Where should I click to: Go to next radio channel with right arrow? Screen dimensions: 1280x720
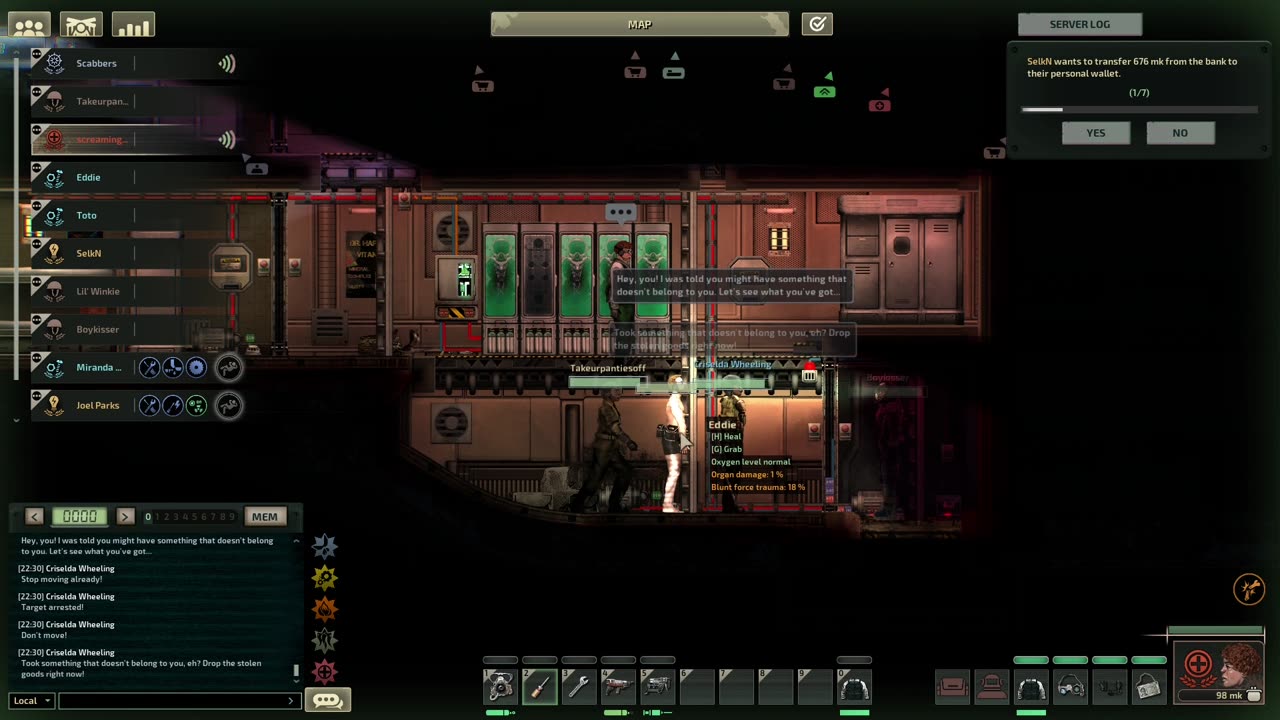[125, 517]
